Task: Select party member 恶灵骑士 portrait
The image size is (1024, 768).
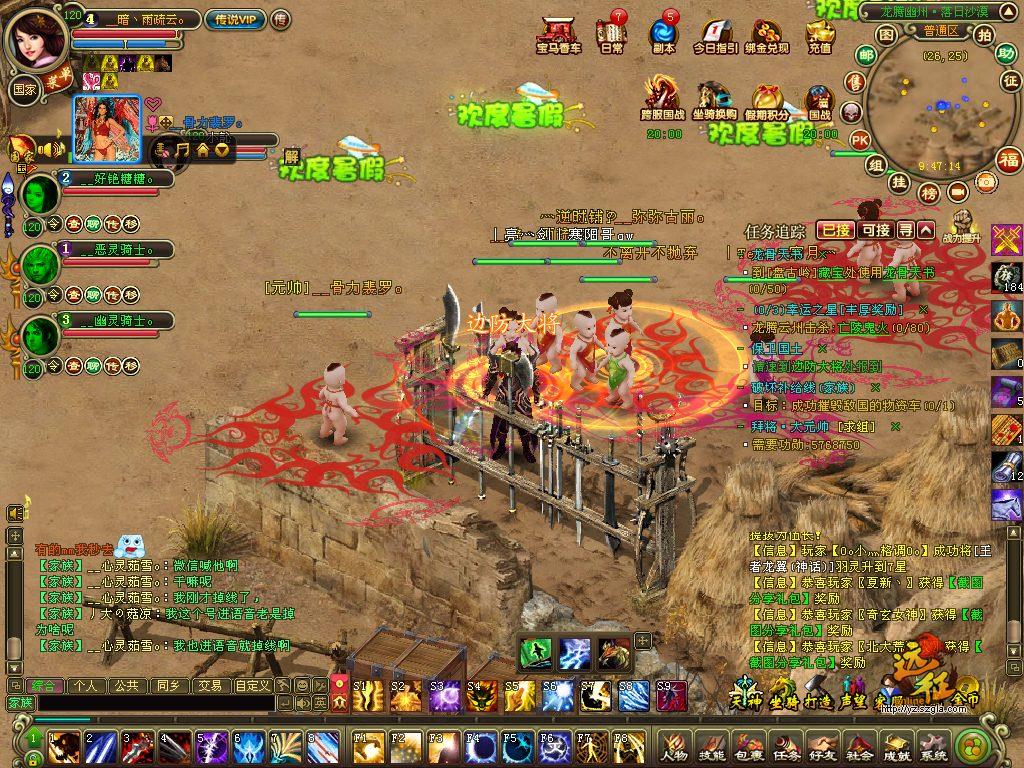Action: [40, 265]
